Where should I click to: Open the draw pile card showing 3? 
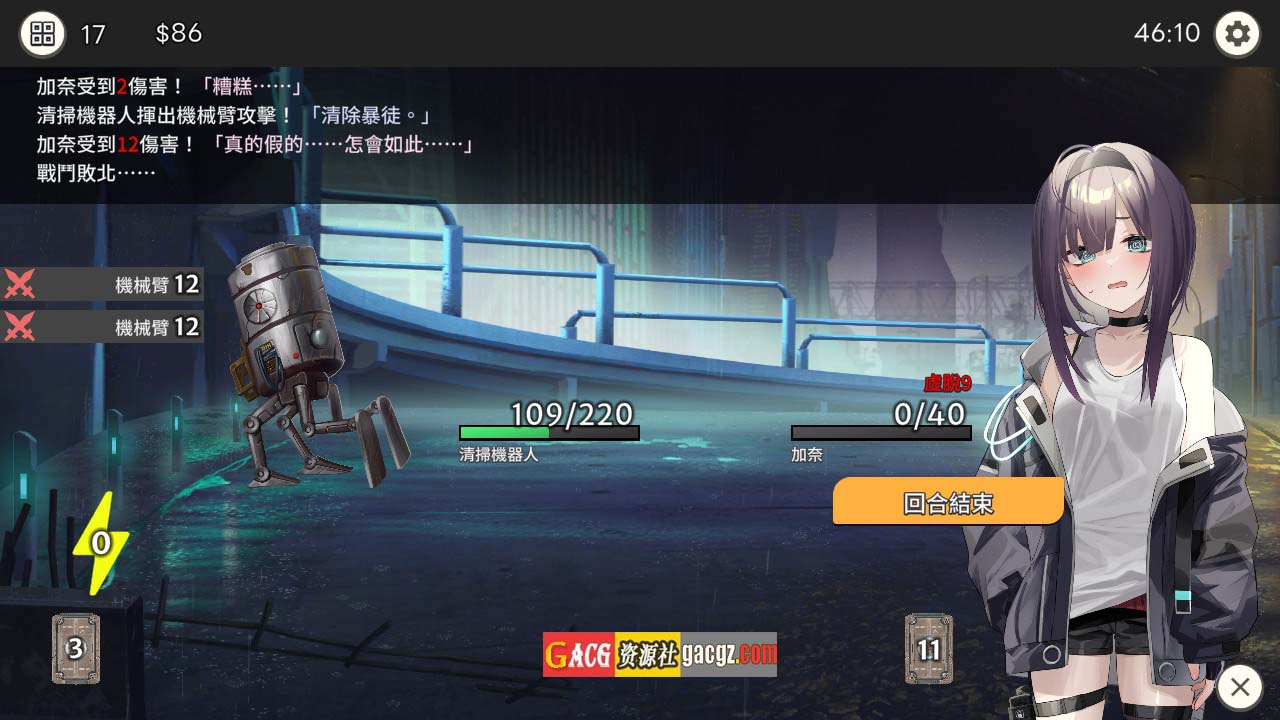click(x=75, y=649)
